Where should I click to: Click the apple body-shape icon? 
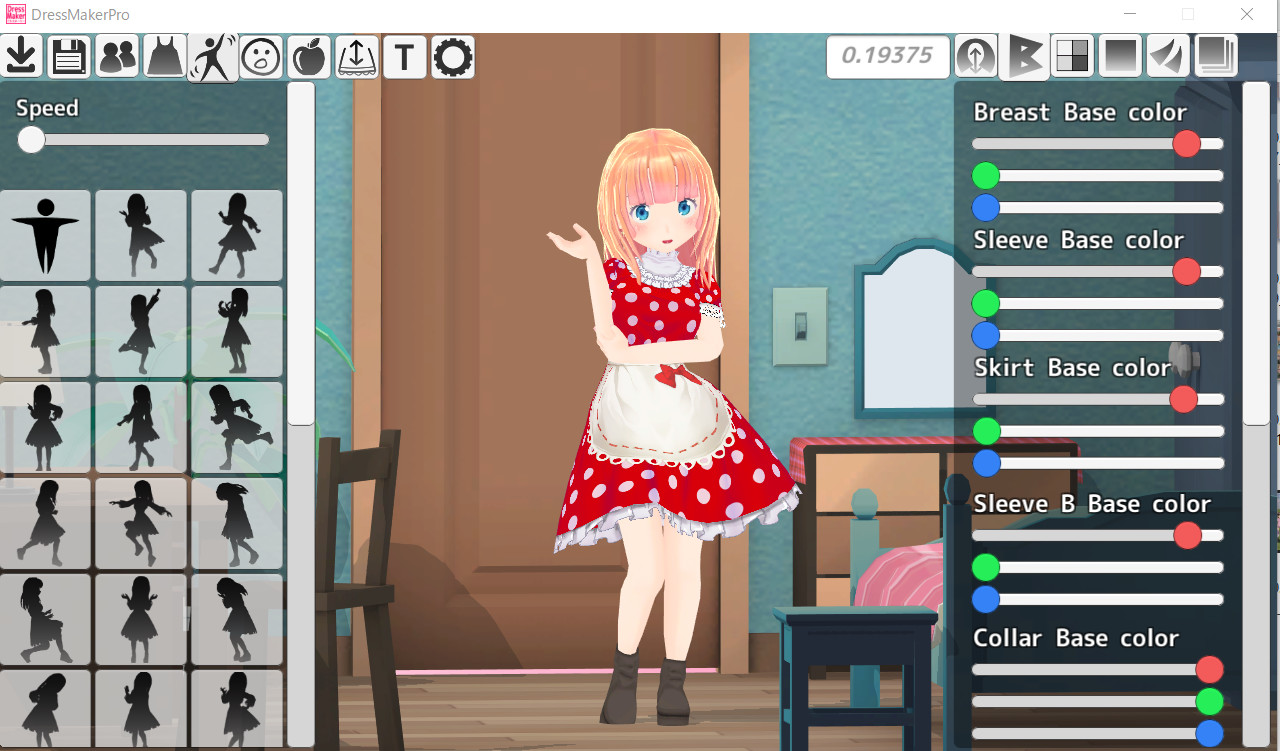click(308, 57)
